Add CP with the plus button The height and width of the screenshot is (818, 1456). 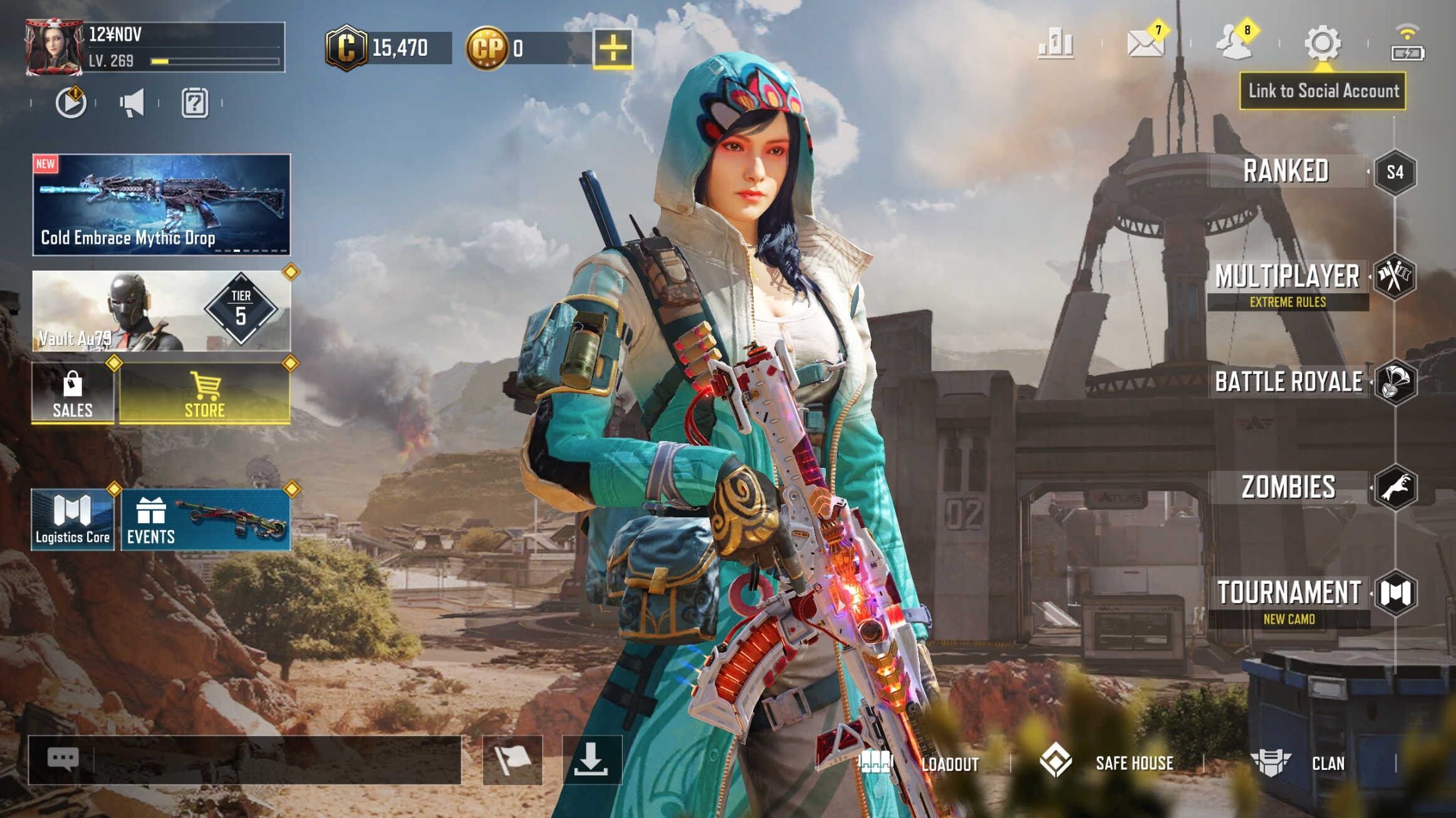point(613,48)
